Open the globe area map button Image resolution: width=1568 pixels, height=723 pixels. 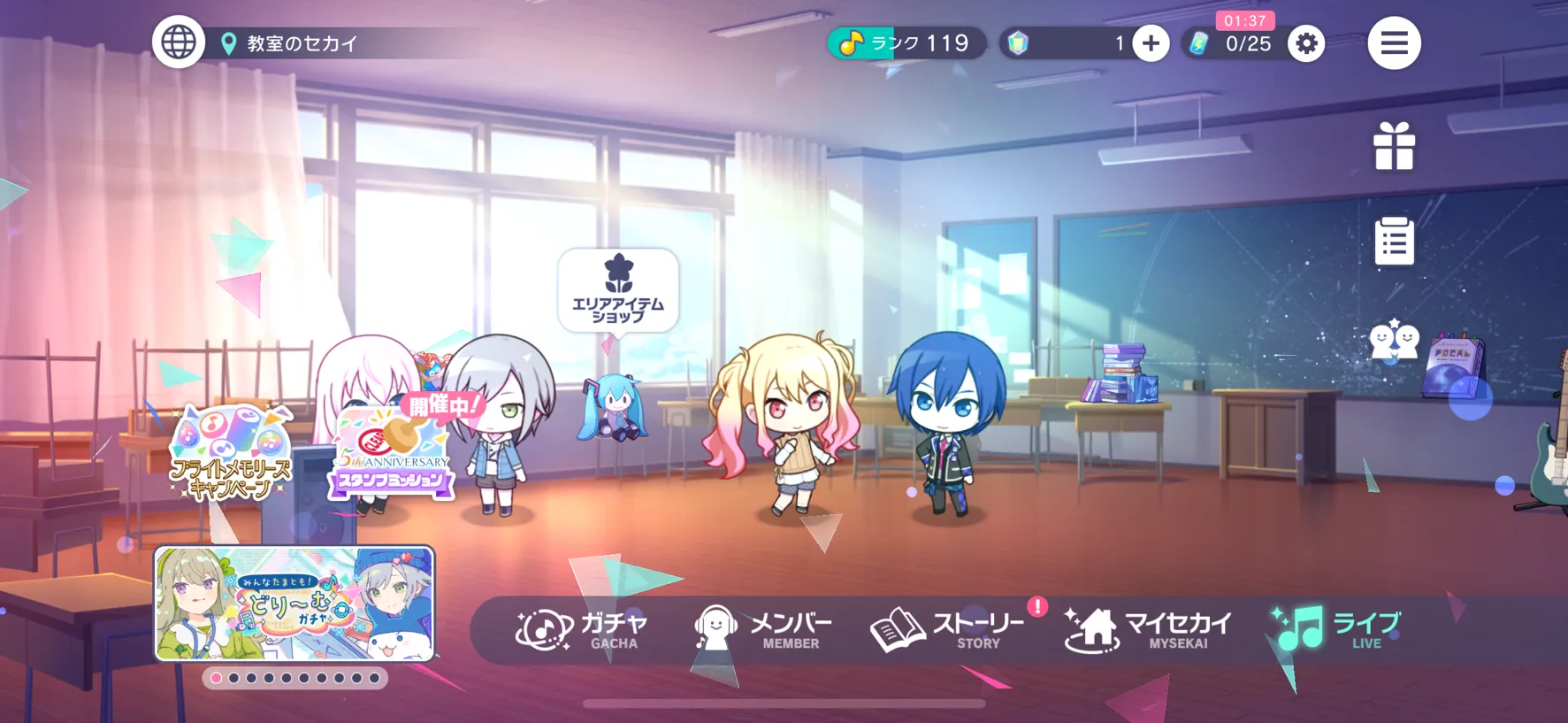click(x=179, y=42)
